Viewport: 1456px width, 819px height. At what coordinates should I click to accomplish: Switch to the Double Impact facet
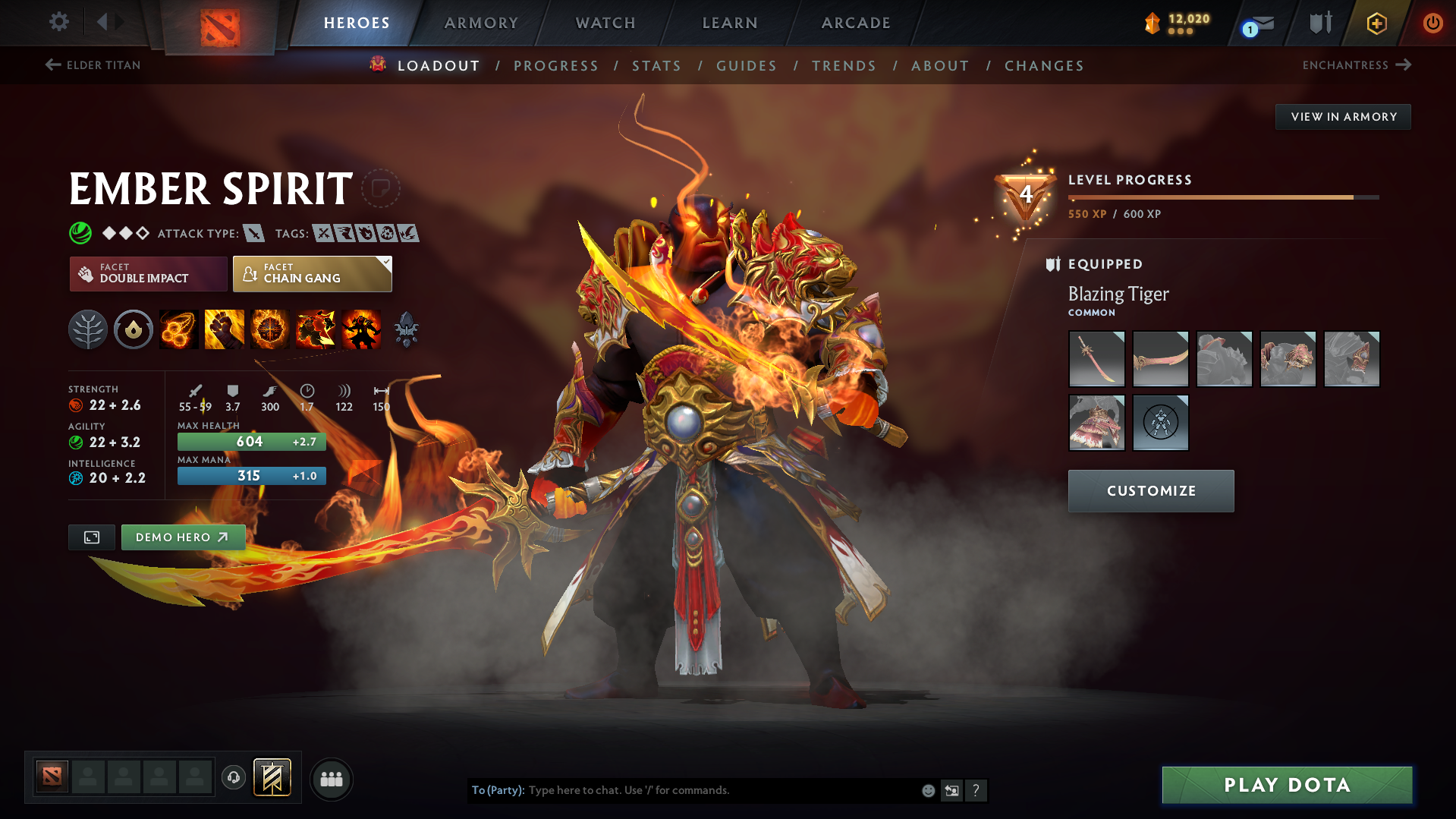coord(148,273)
